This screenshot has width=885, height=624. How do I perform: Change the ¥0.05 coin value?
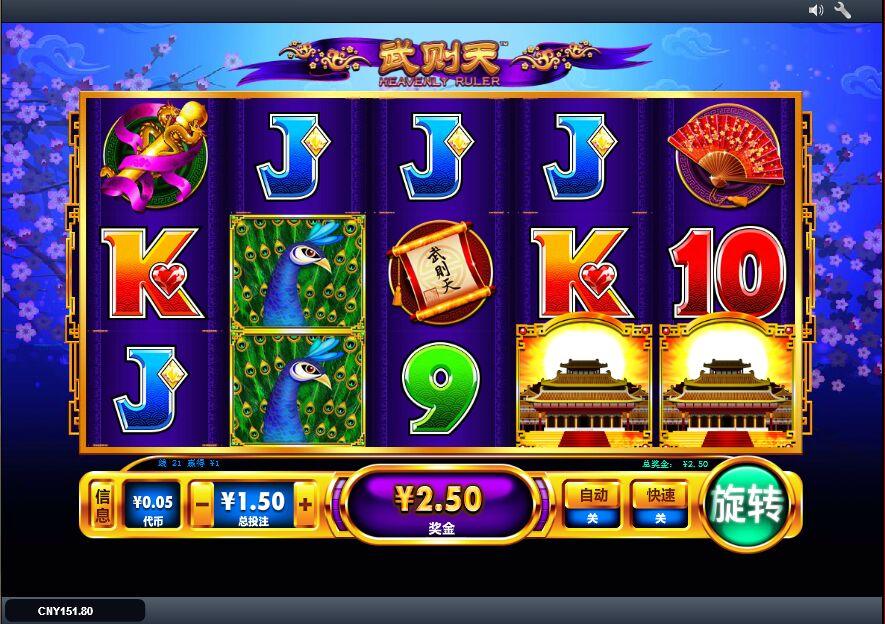click(x=152, y=504)
